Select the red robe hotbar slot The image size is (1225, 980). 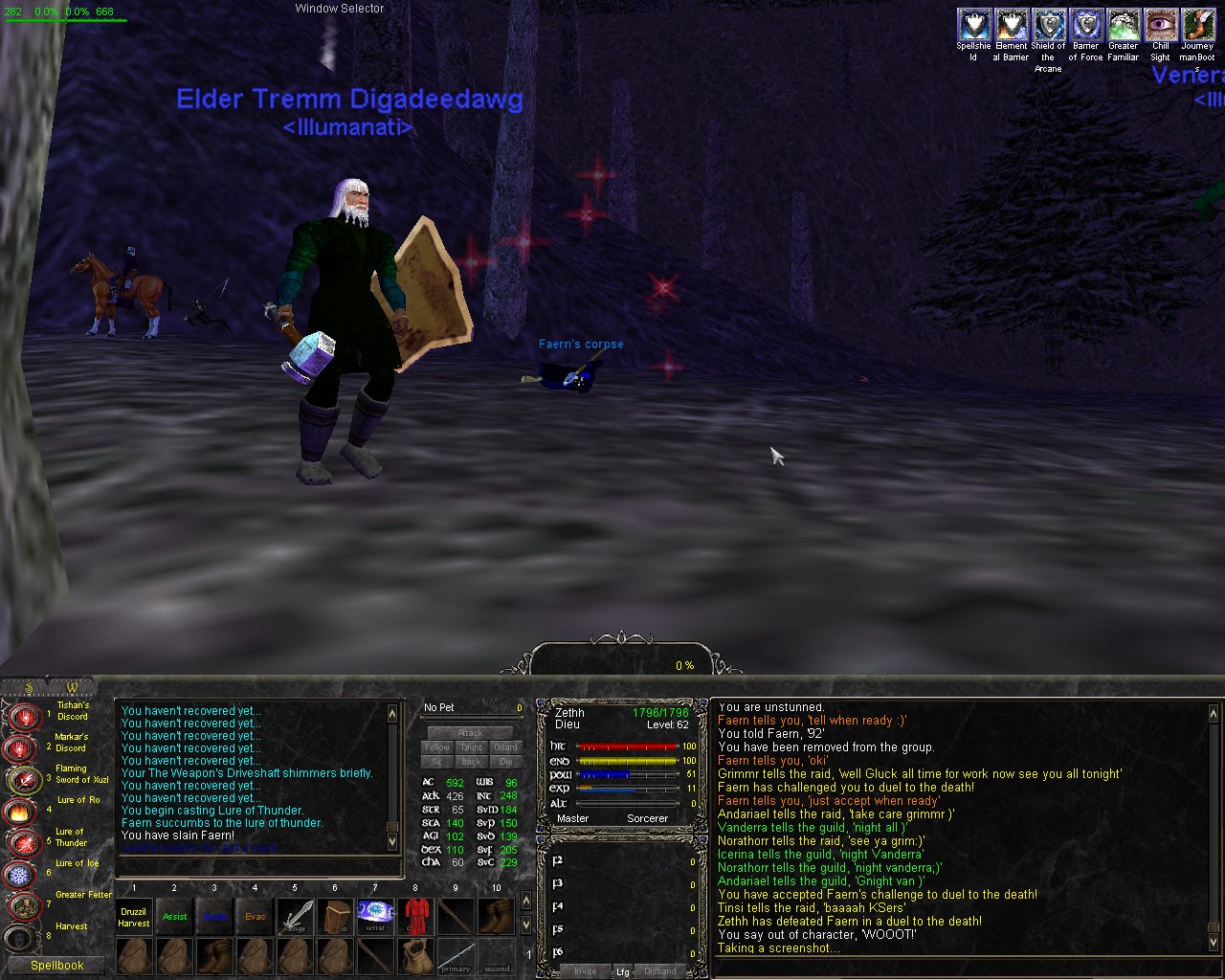coord(415,917)
